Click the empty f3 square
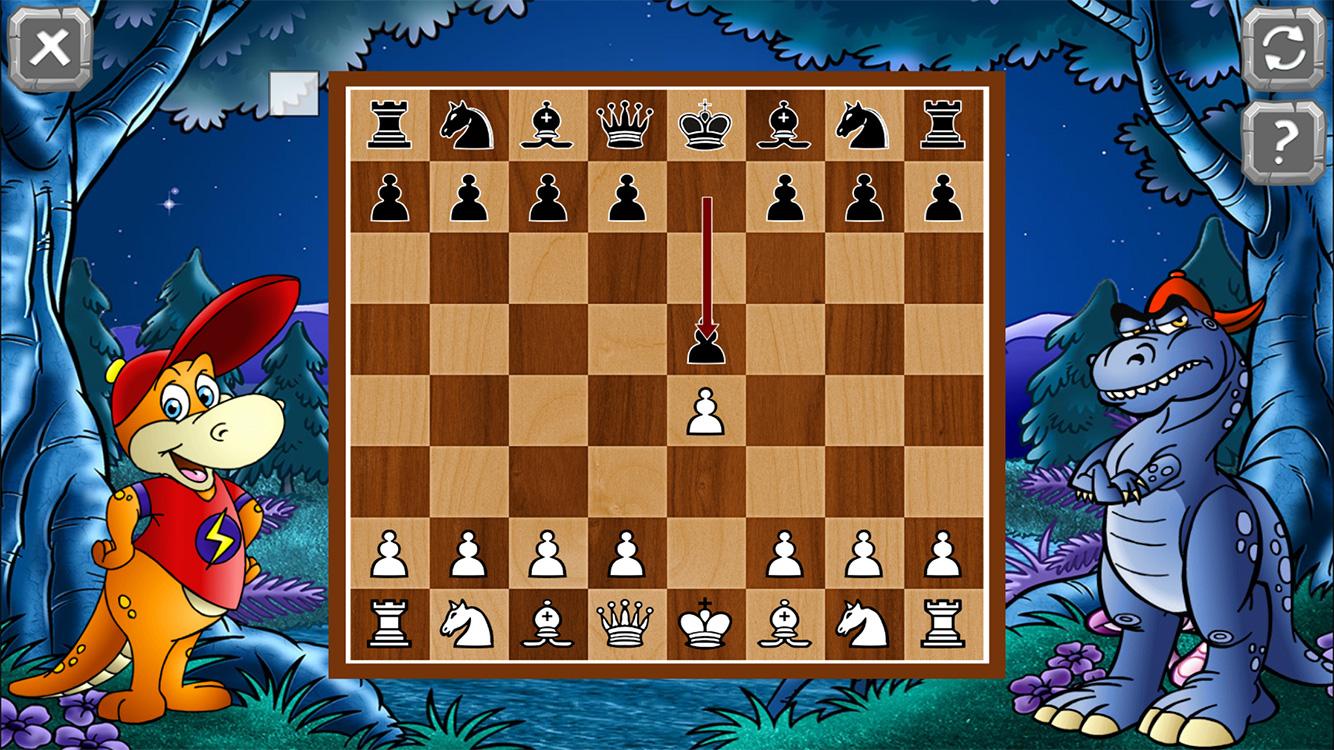This screenshot has width=1334, height=750. 785,481
